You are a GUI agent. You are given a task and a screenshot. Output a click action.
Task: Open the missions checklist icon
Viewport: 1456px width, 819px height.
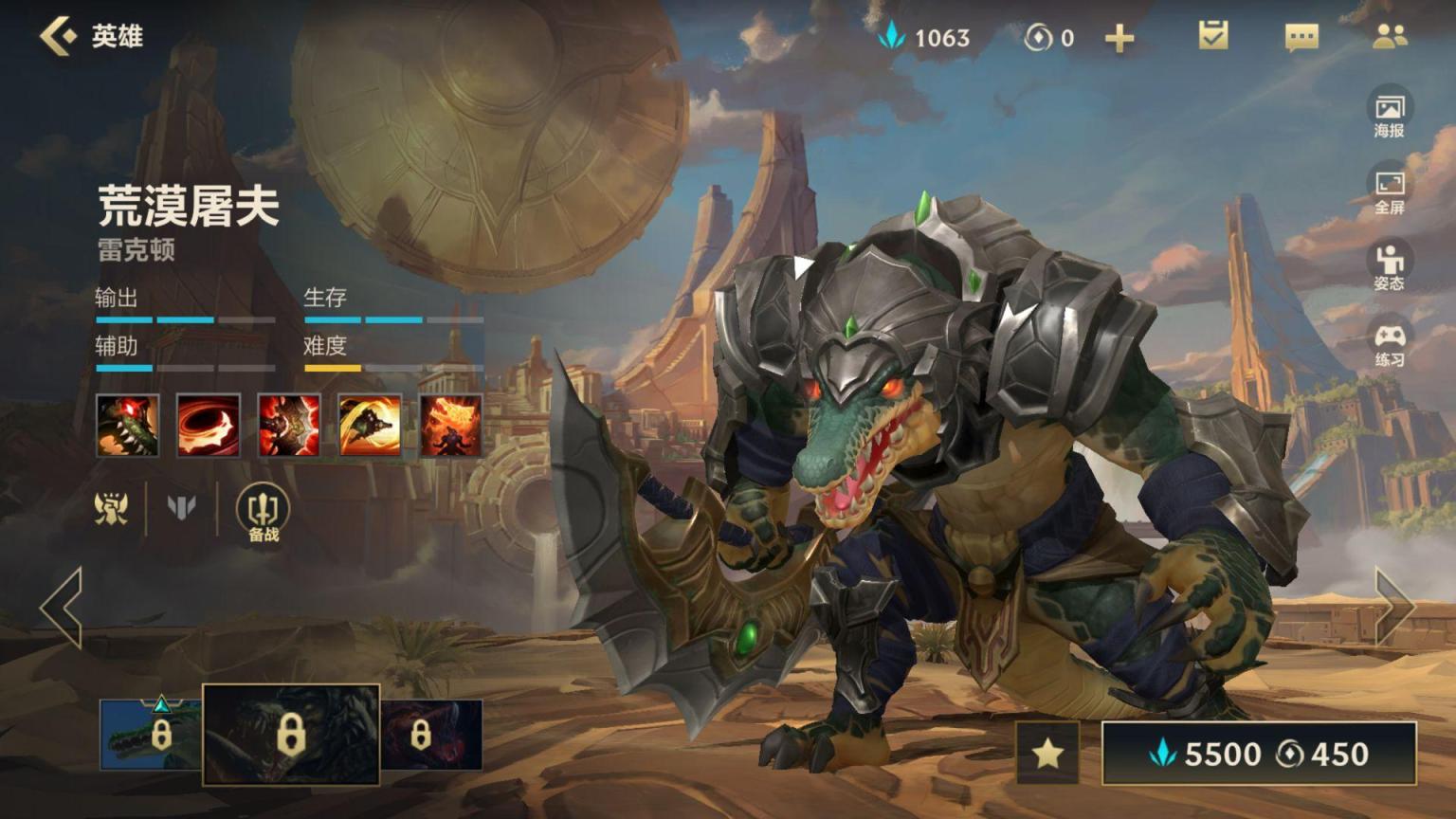coord(1212,36)
